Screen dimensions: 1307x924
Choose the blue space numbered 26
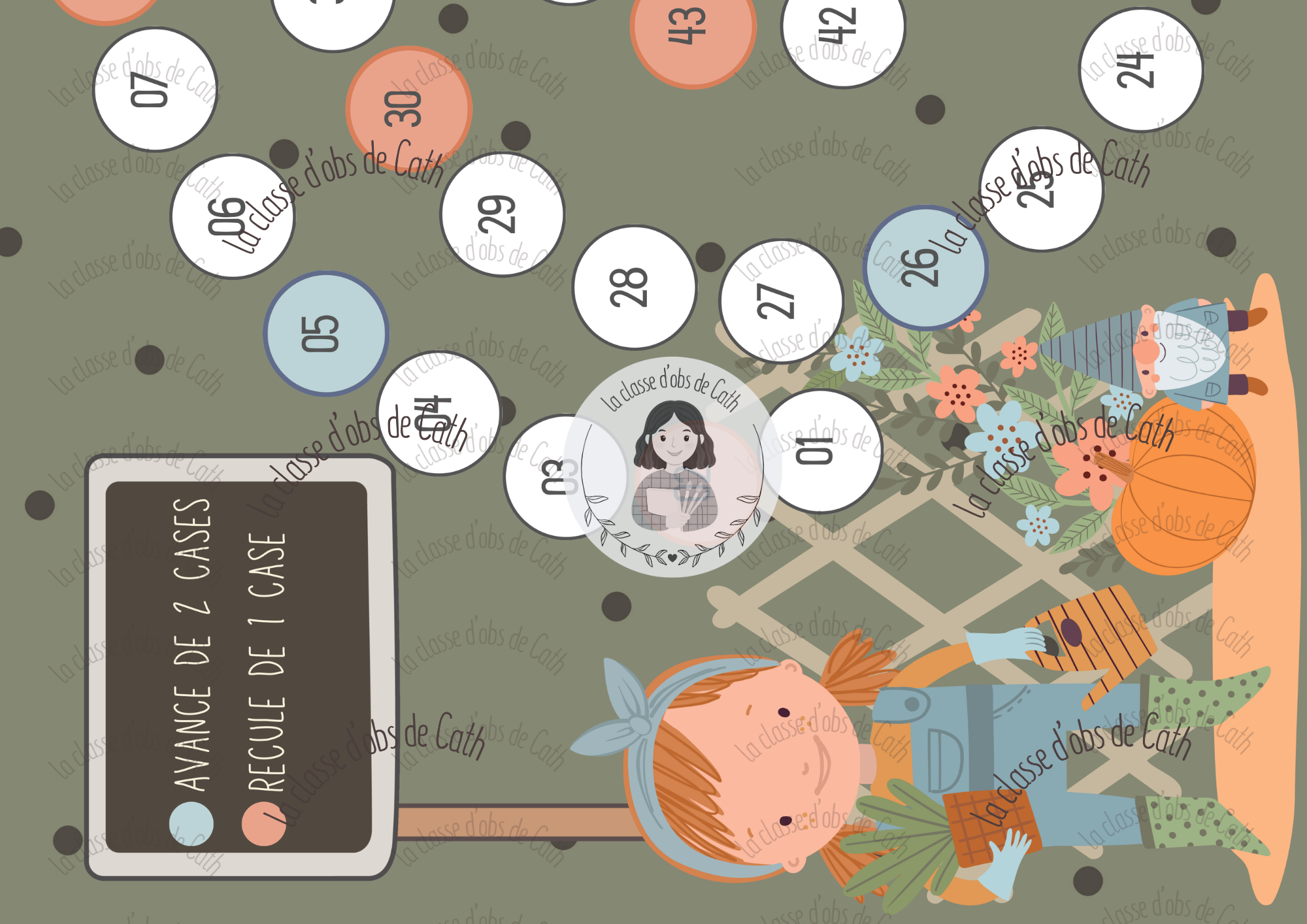coord(925,267)
